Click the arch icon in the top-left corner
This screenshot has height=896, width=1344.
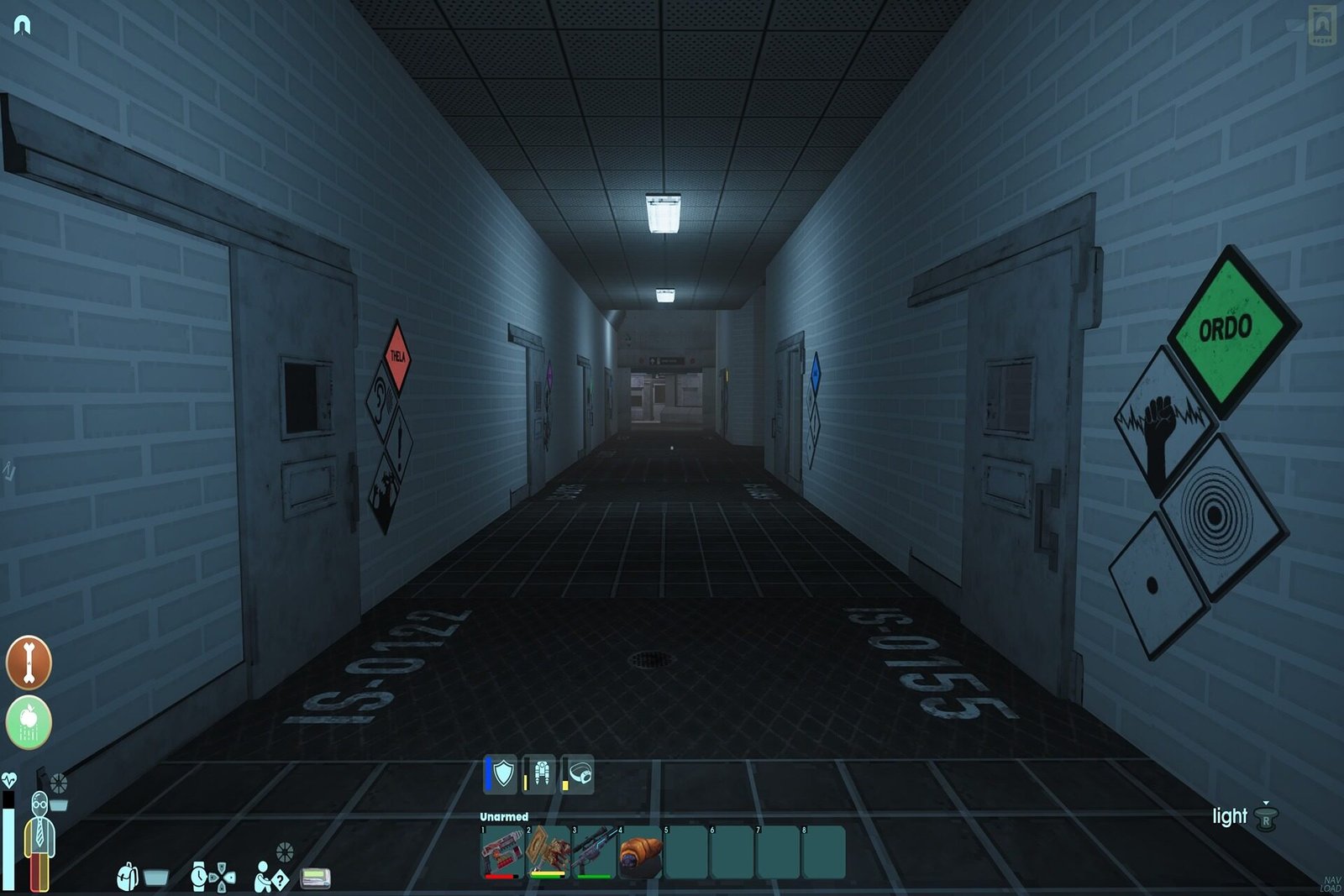click(23, 25)
